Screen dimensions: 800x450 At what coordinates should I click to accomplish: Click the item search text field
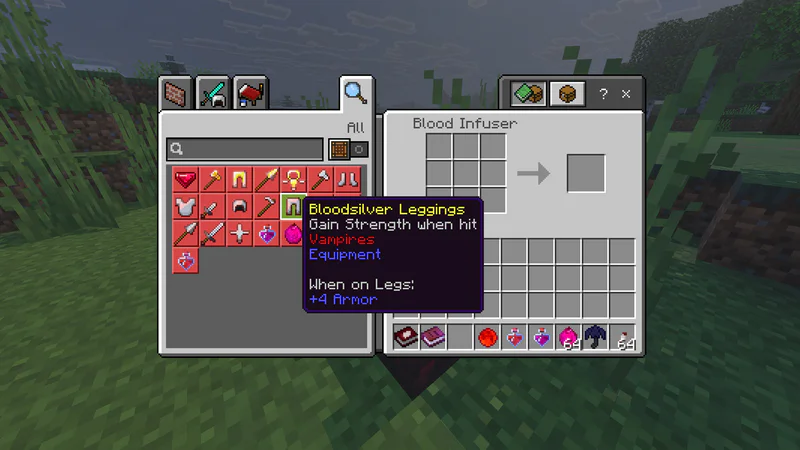click(x=245, y=149)
